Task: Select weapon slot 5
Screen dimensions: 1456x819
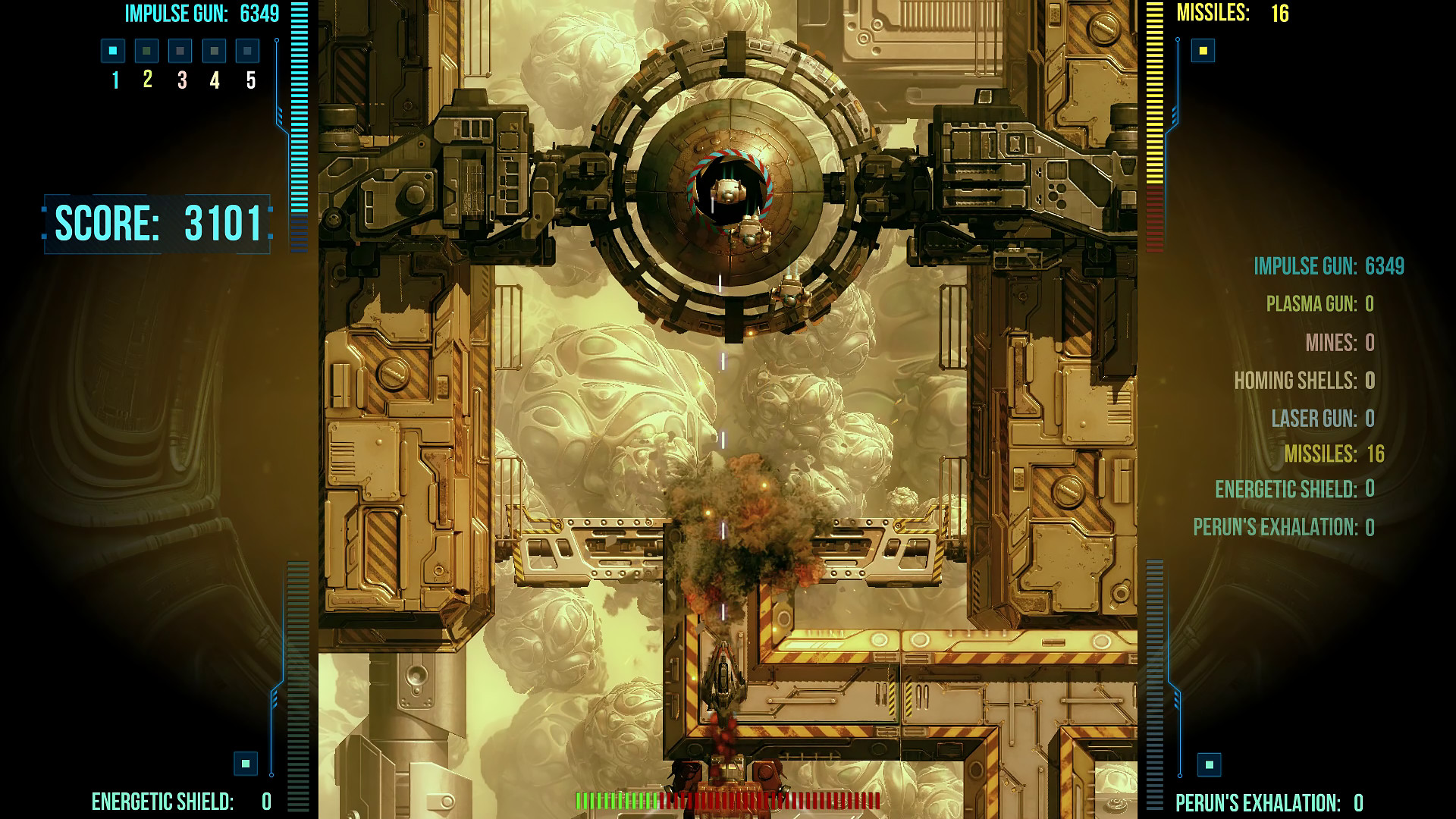Action: [246, 52]
